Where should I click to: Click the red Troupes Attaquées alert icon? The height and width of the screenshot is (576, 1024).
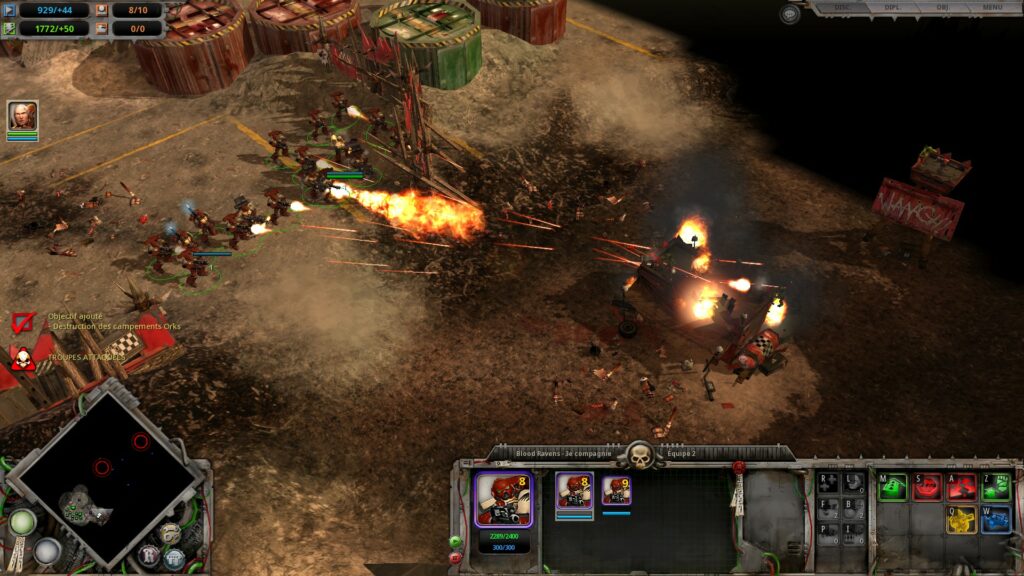pos(22,359)
